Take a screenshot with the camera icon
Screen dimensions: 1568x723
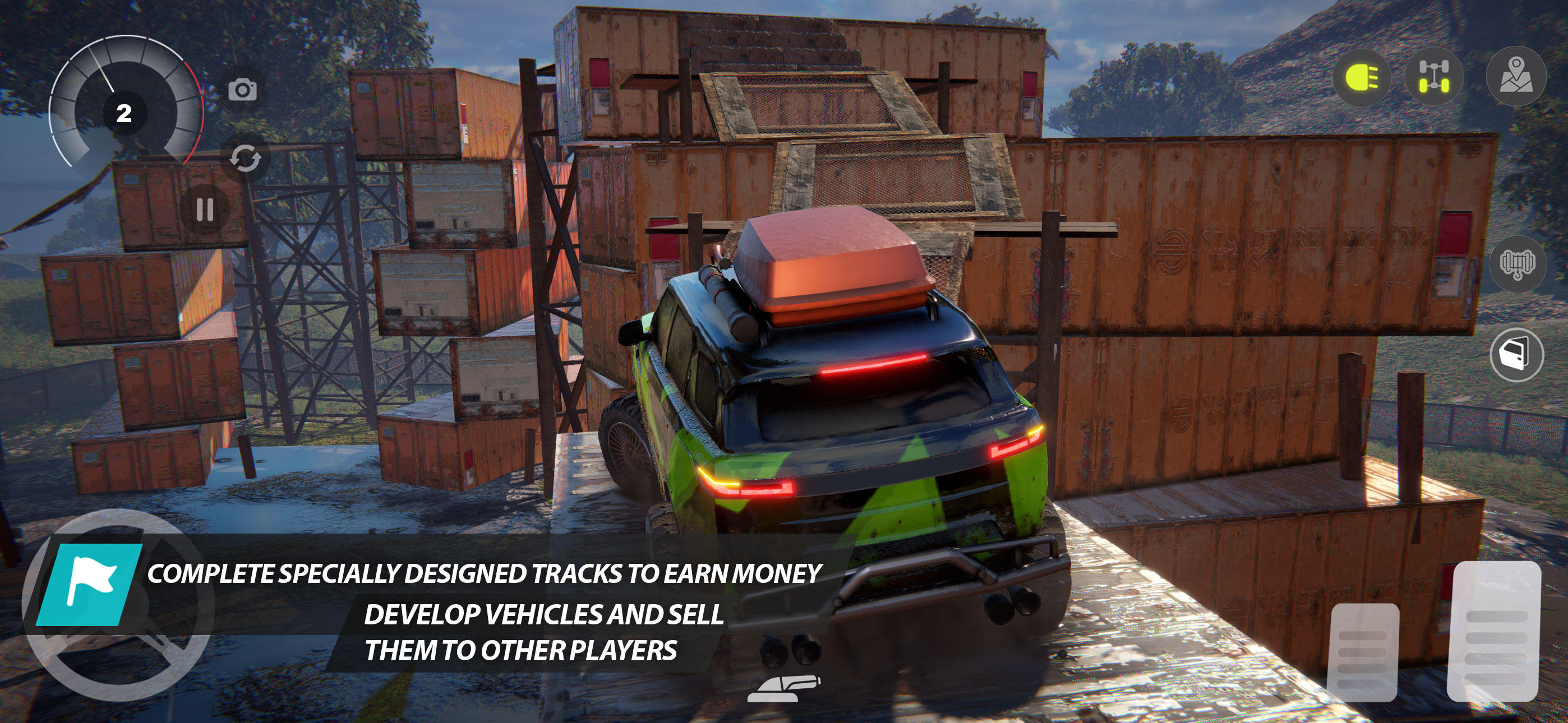[242, 90]
